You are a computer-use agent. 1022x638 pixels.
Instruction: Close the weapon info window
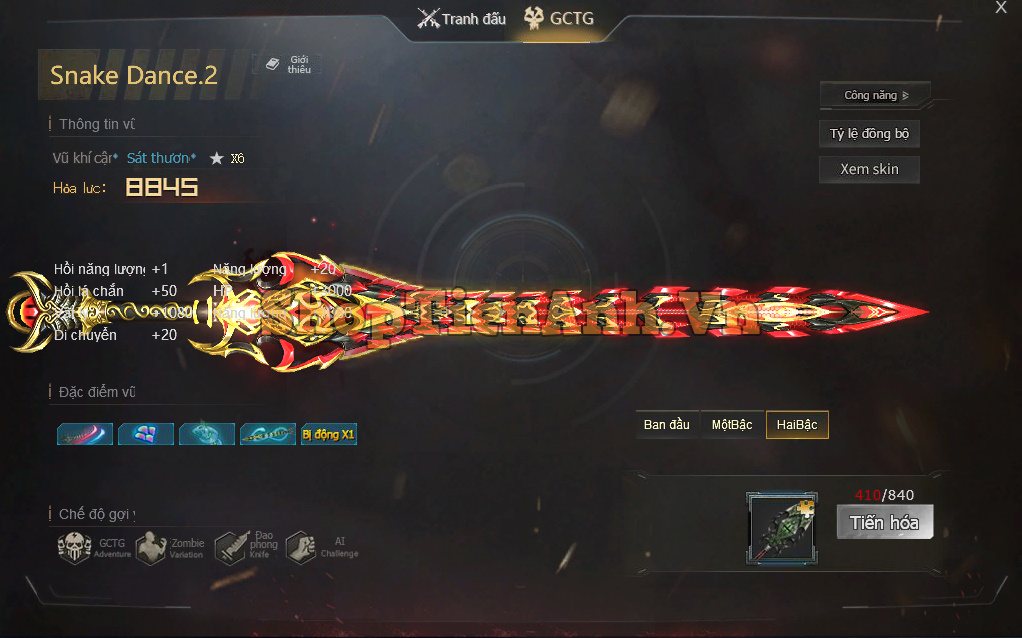point(1001,8)
